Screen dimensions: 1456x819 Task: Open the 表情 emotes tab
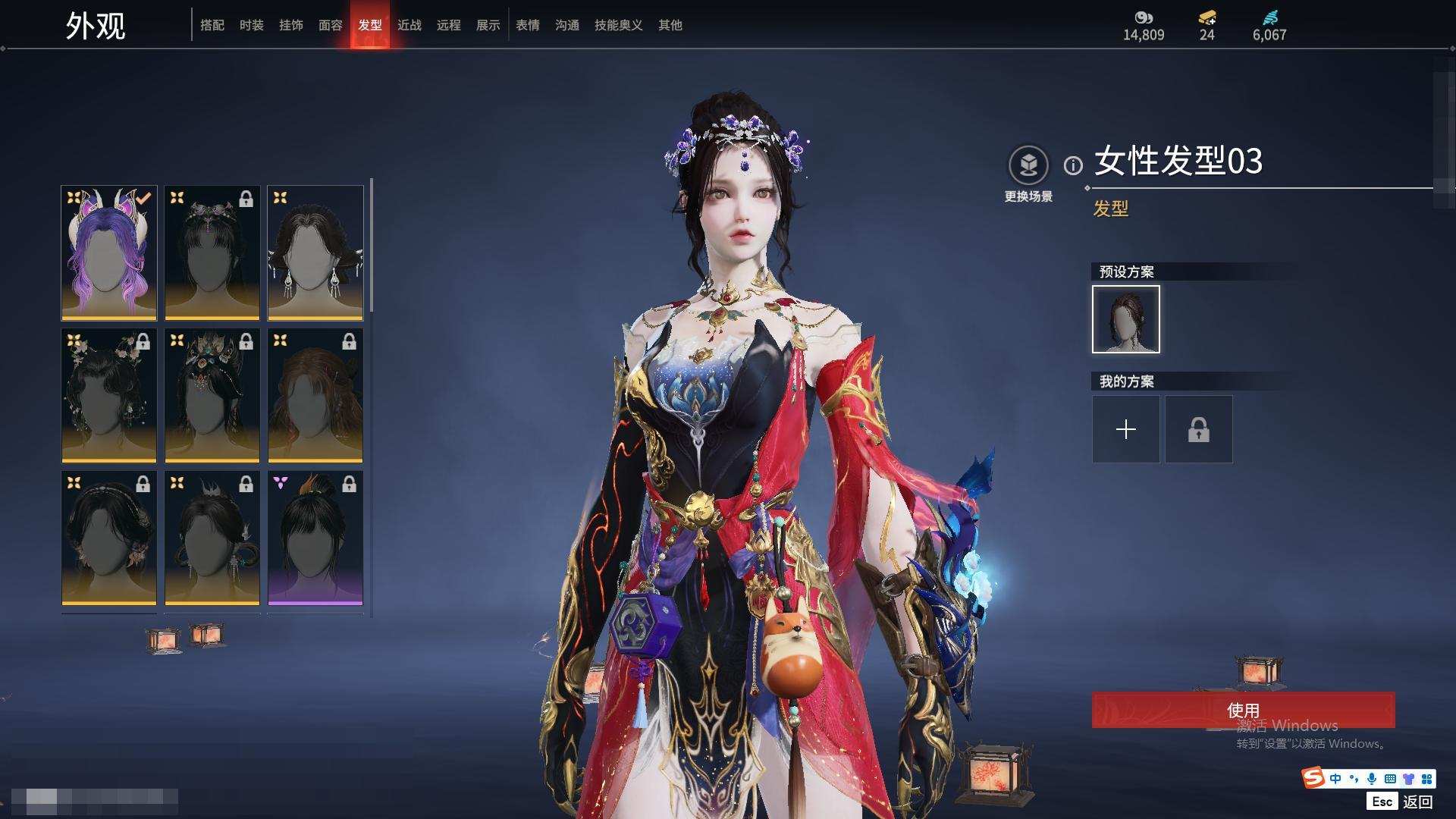click(528, 25)
